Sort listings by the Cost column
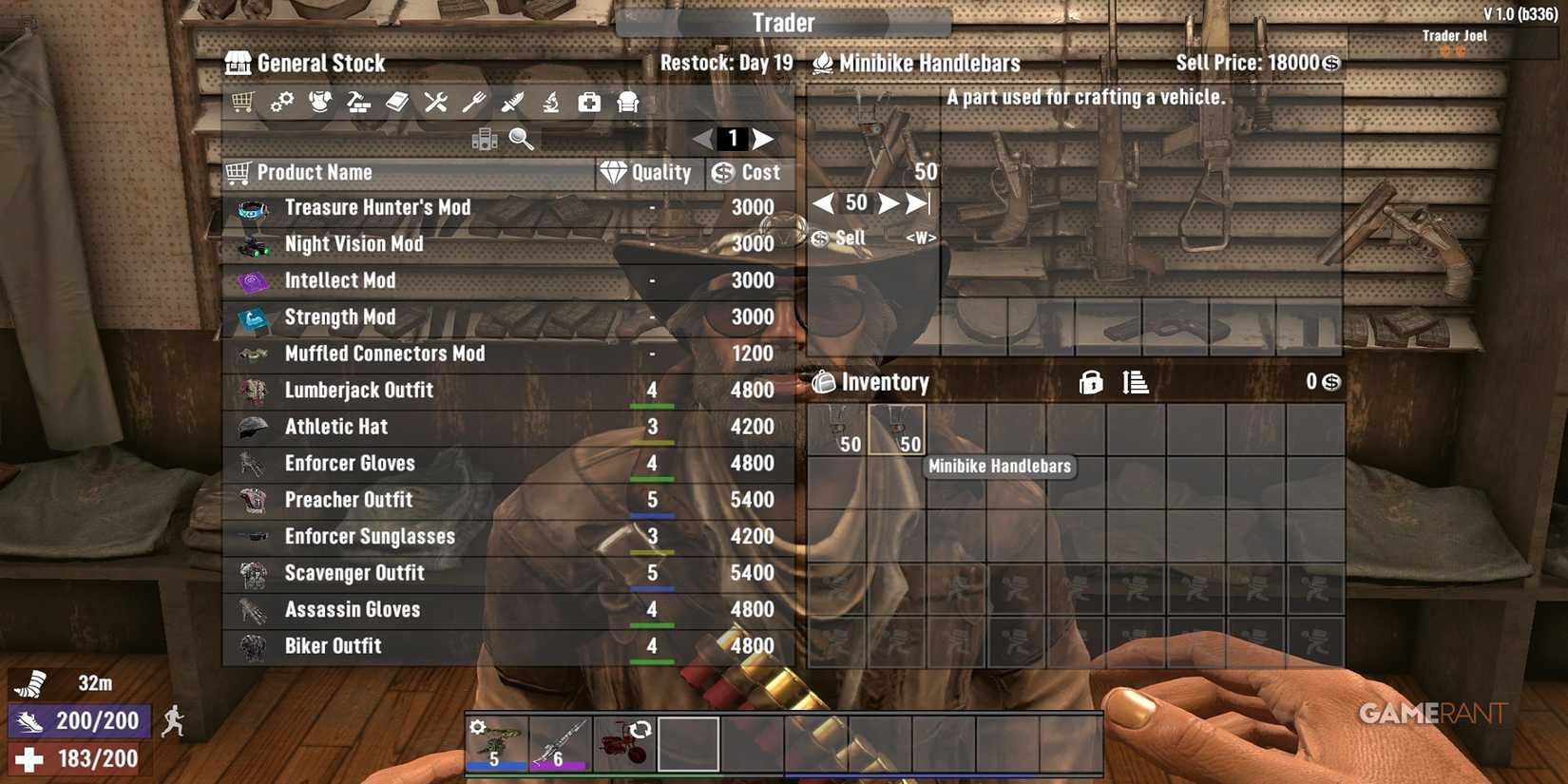Viewport: 1568px width, 784px height. 749,172
